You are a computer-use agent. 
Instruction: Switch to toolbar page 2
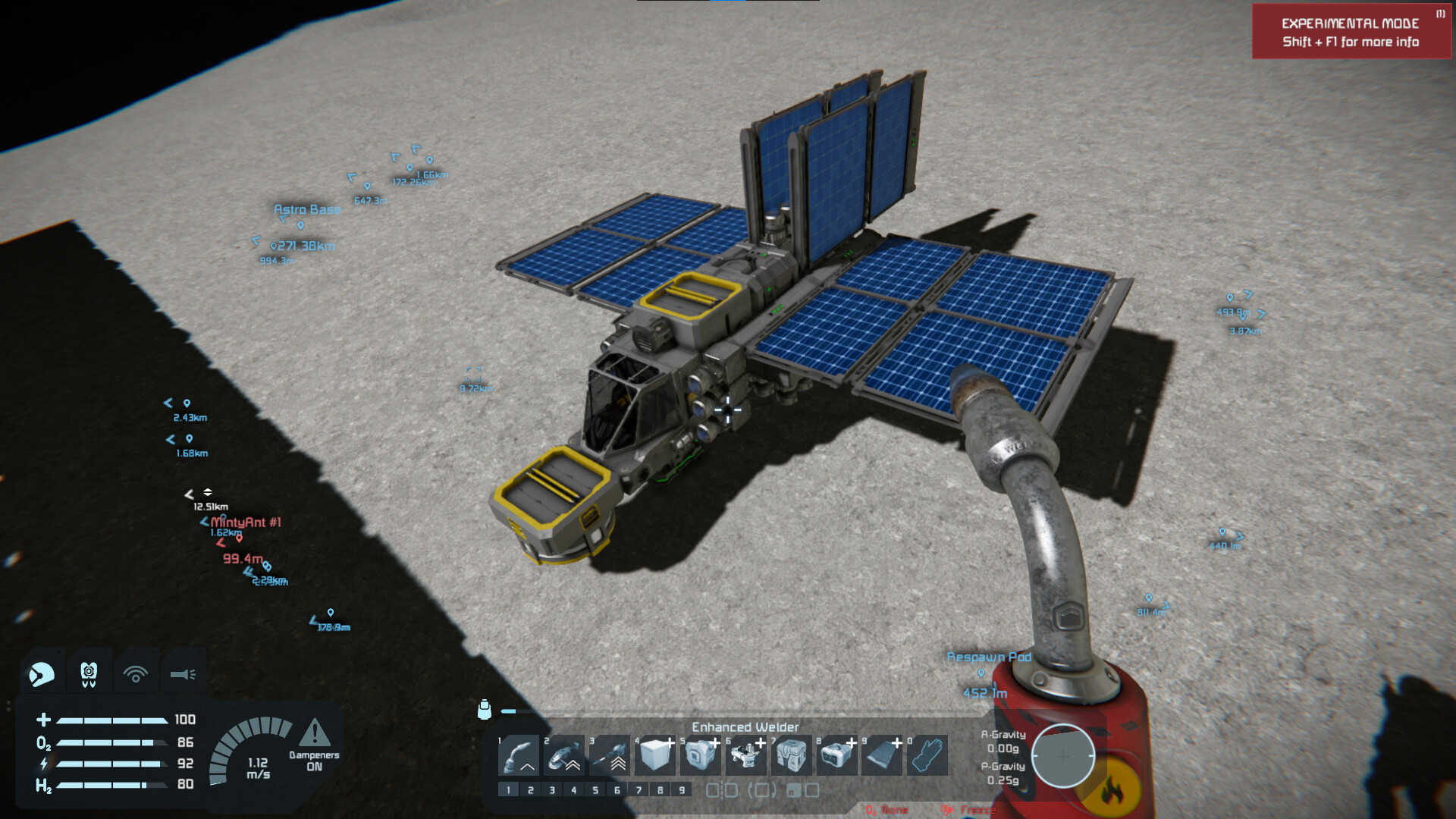[530, 790]
